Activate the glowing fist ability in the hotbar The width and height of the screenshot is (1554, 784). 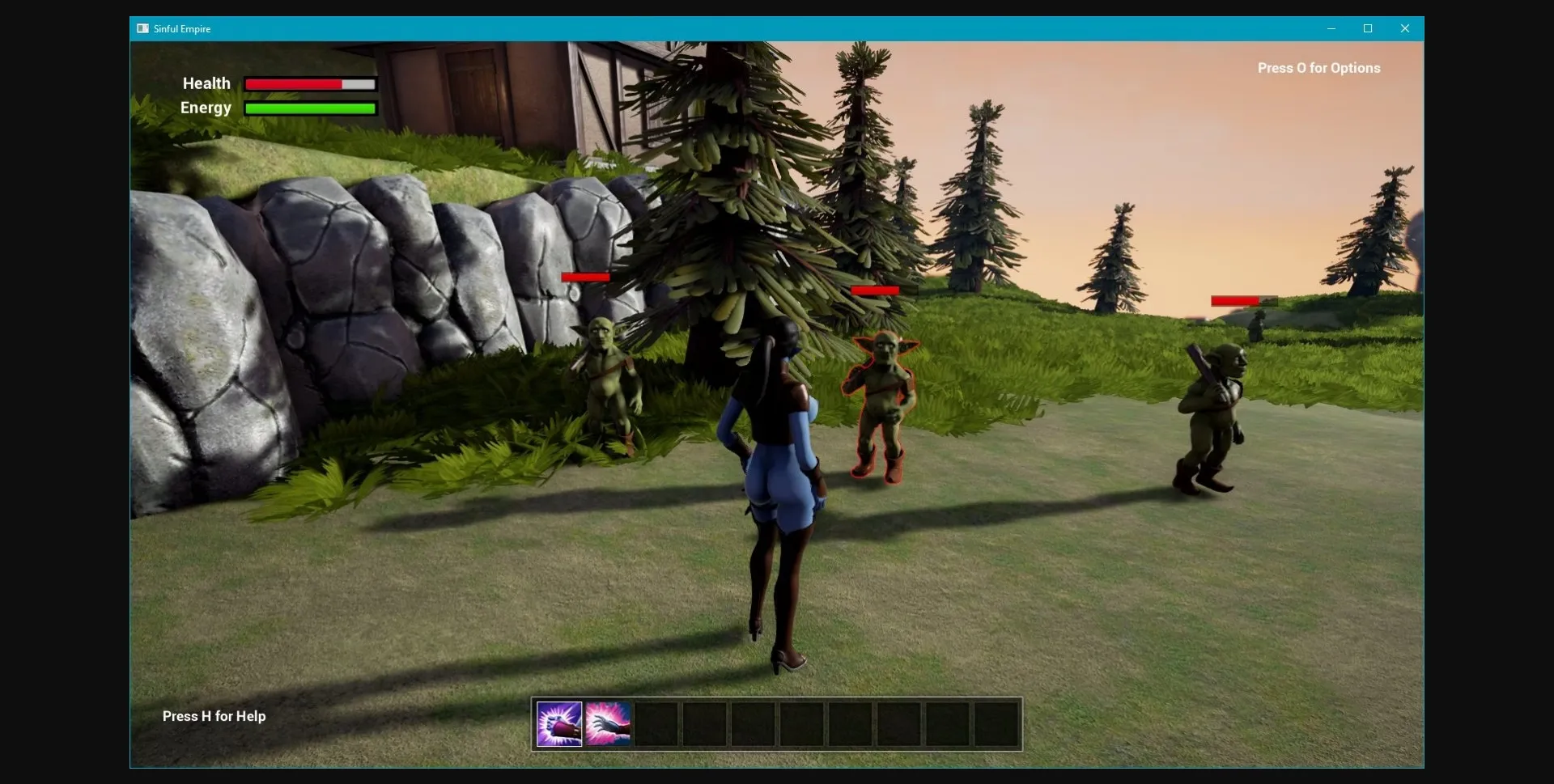(x=558, y=724)
